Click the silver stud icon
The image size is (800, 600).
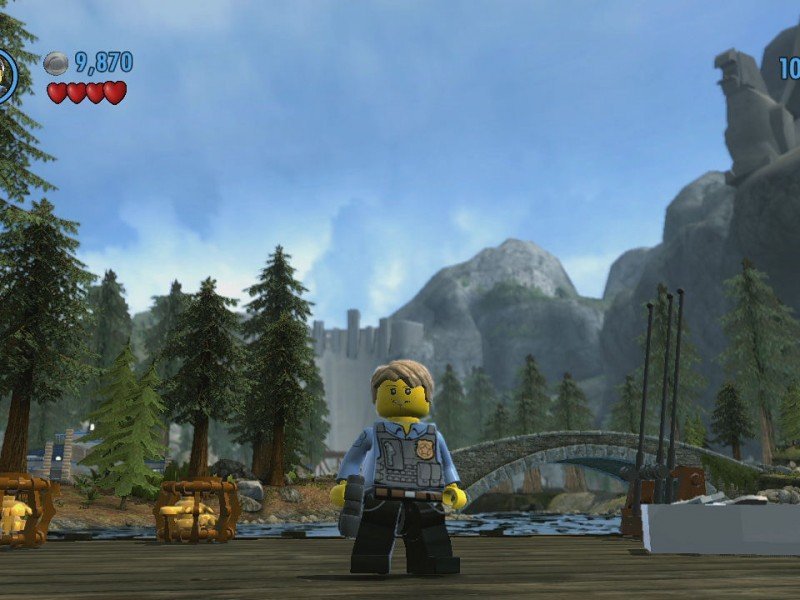click(57, 63)
